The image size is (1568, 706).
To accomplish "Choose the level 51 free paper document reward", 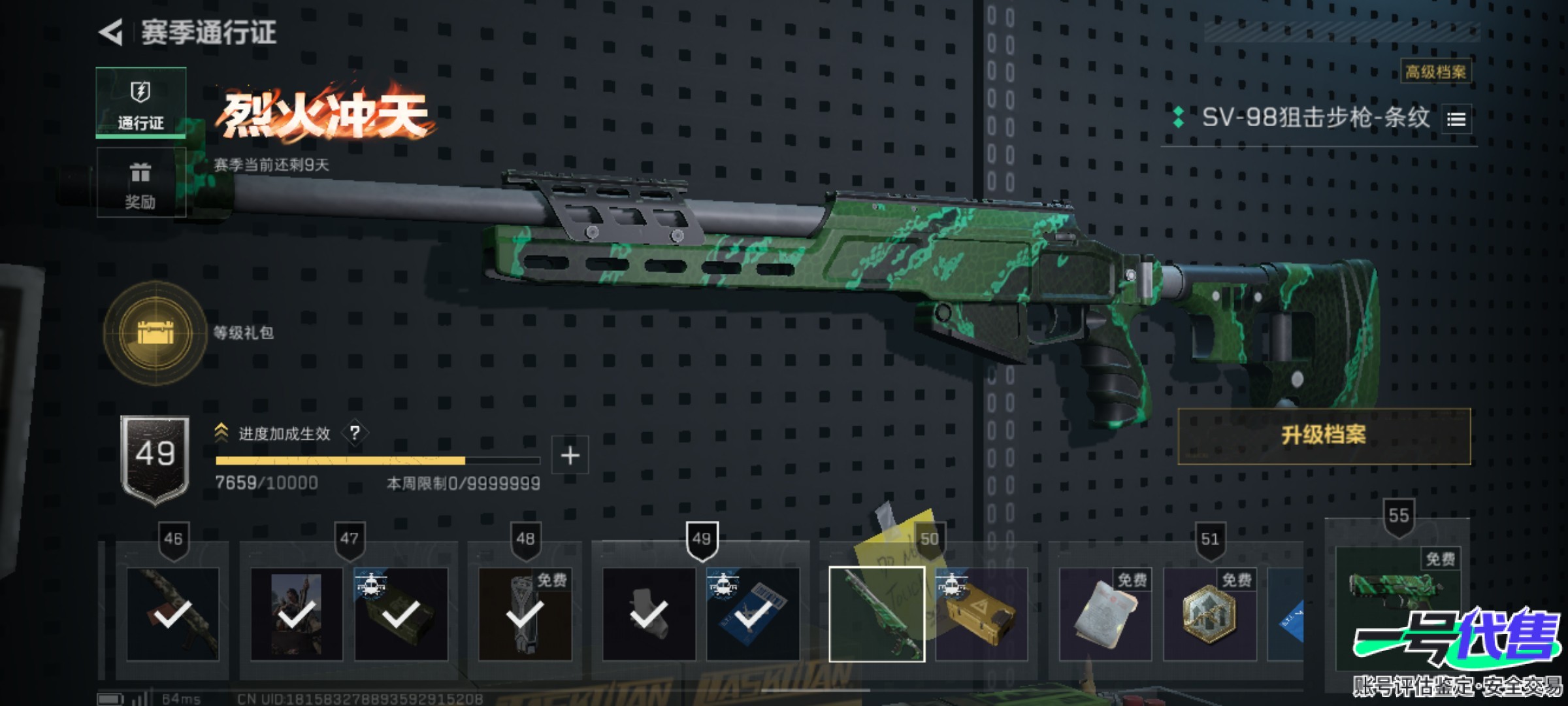I will click(x=1105, y=614).
